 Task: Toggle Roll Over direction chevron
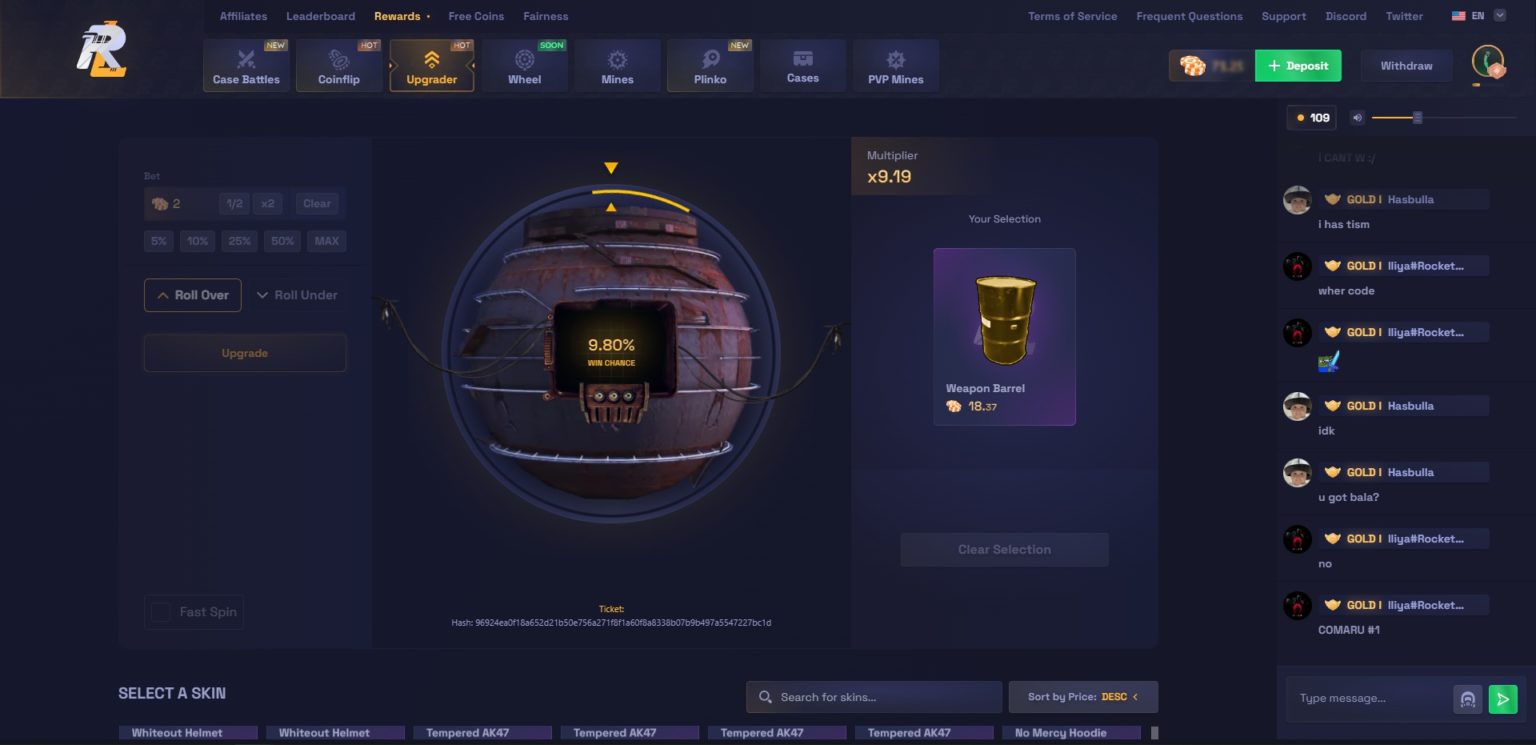[163, 294]
